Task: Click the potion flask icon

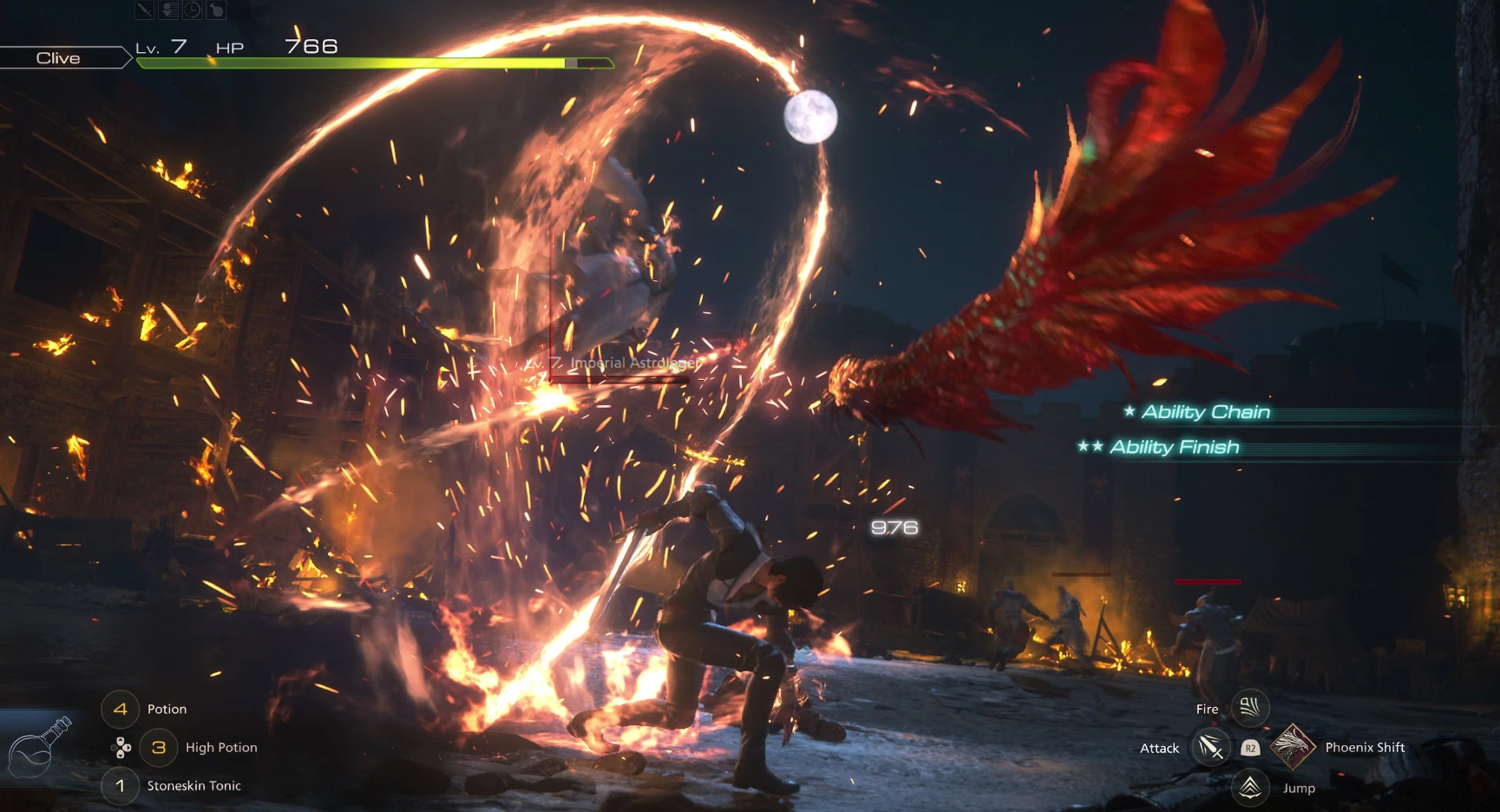Action: click(38, 749)
